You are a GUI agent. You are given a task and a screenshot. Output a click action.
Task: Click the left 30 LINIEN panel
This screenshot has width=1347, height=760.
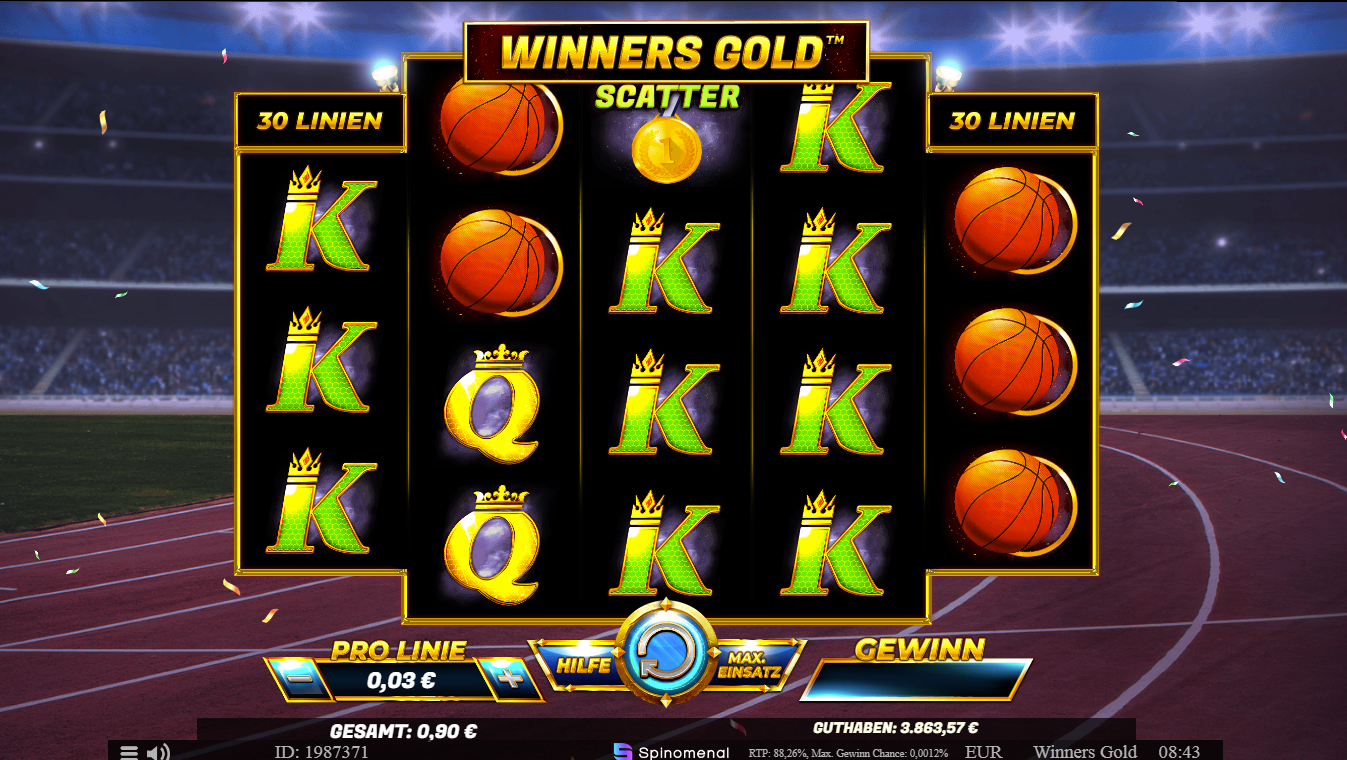coord(320,121)
